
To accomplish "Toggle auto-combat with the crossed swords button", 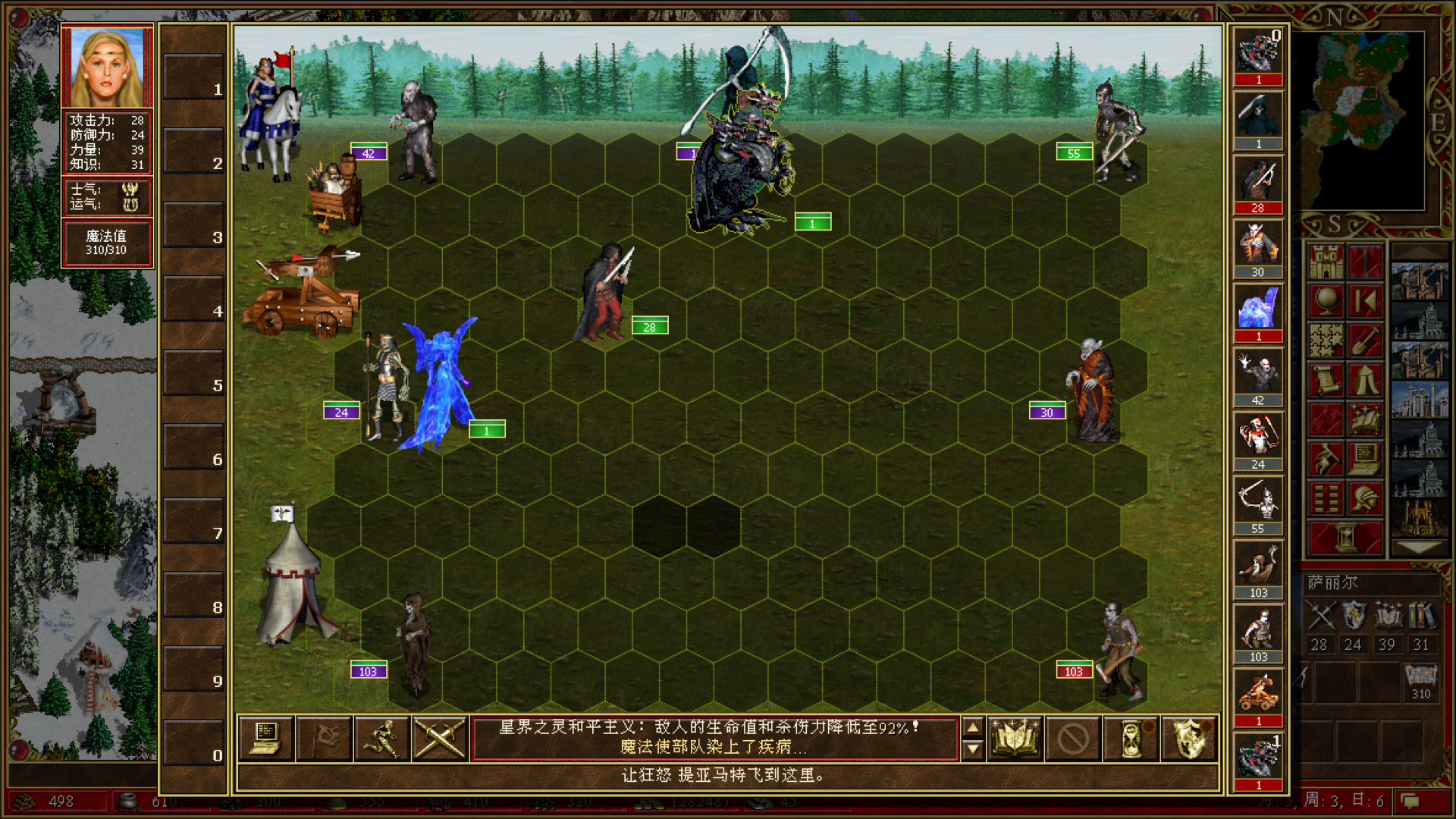I will 439,737.
